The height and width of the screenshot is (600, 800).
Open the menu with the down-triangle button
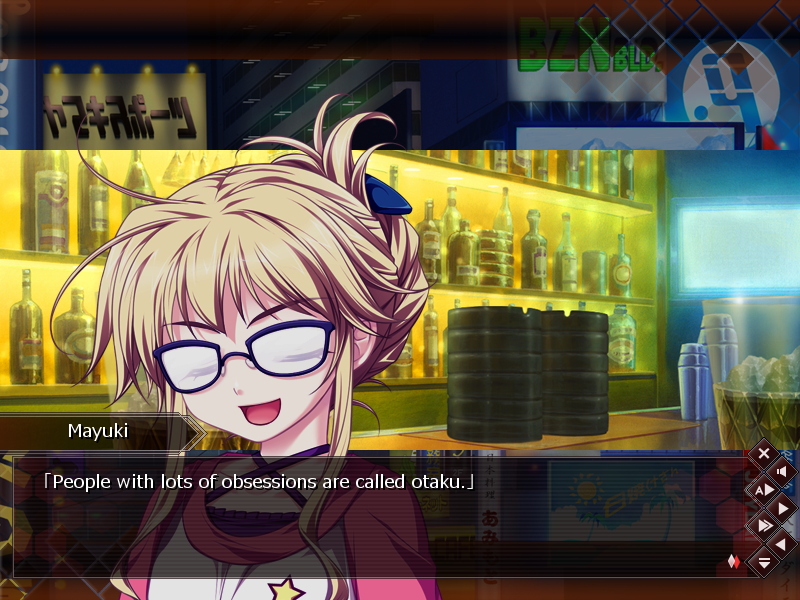tap(764, 562)
